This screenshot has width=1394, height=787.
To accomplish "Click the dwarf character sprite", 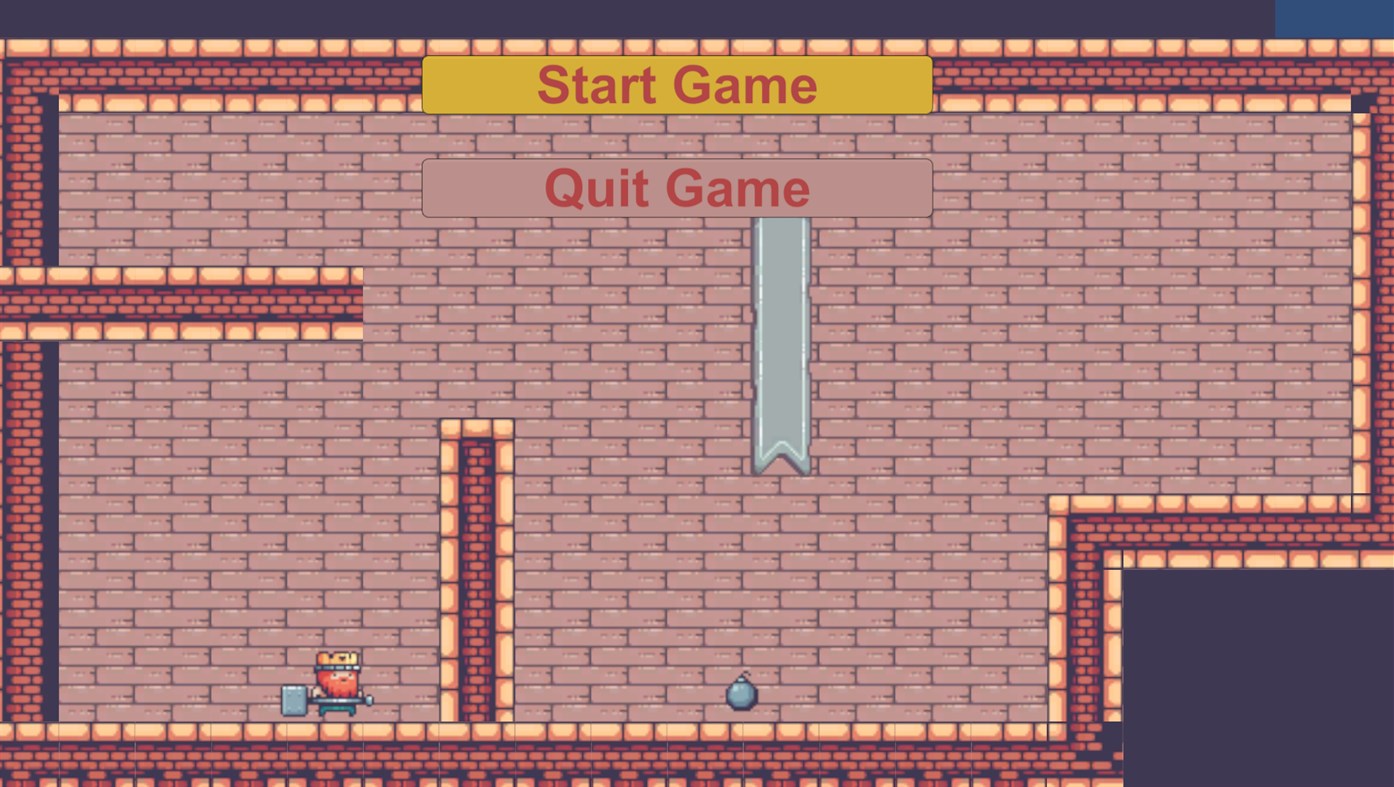I will [x=339, y=680].
